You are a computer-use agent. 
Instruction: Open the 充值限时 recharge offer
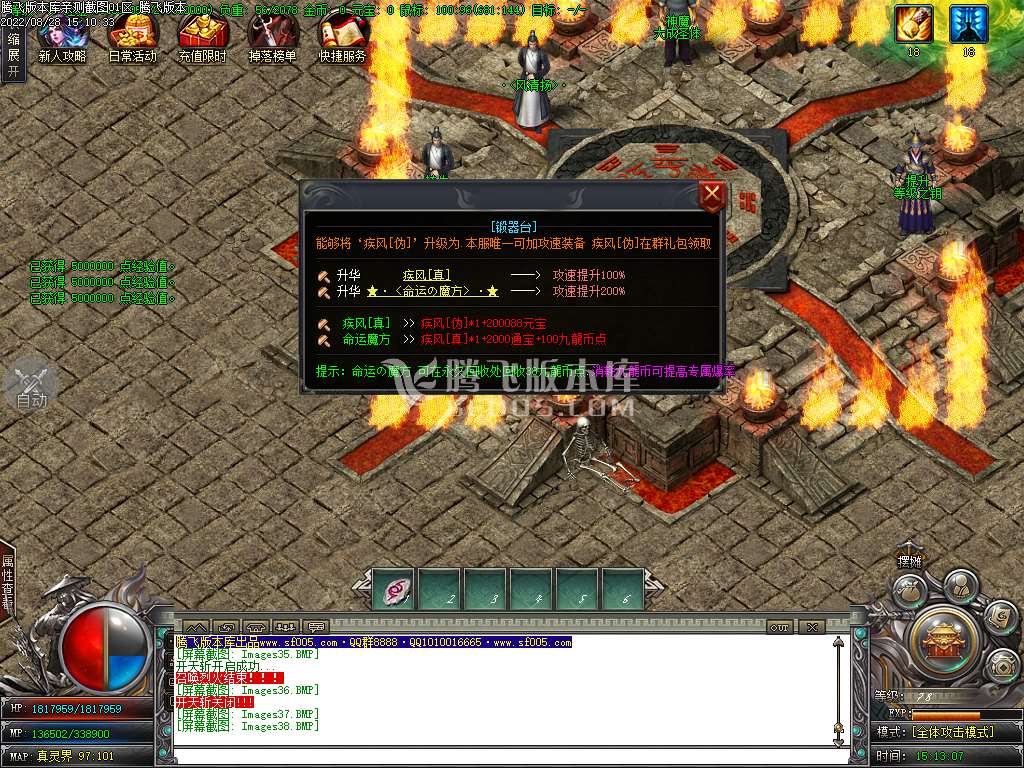point(202,38)
